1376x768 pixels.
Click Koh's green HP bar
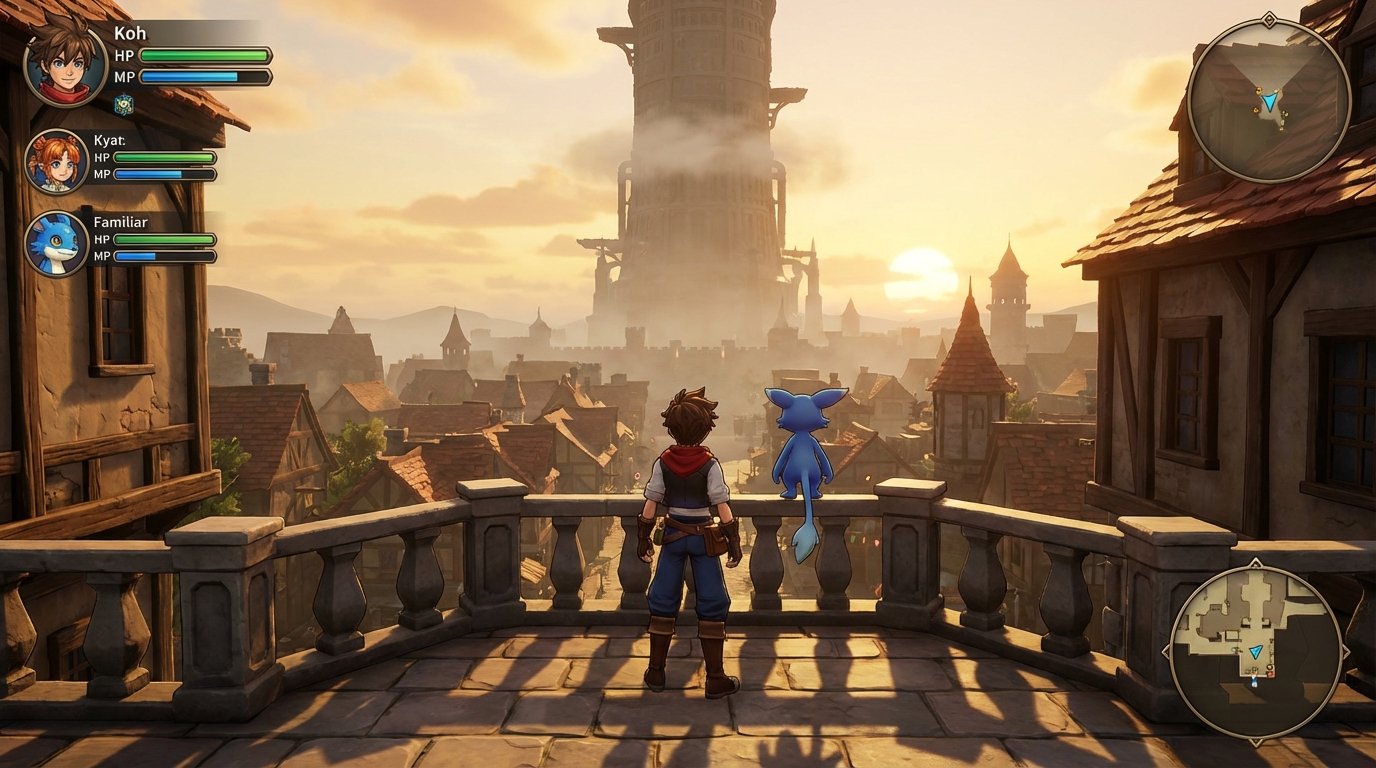204,52
